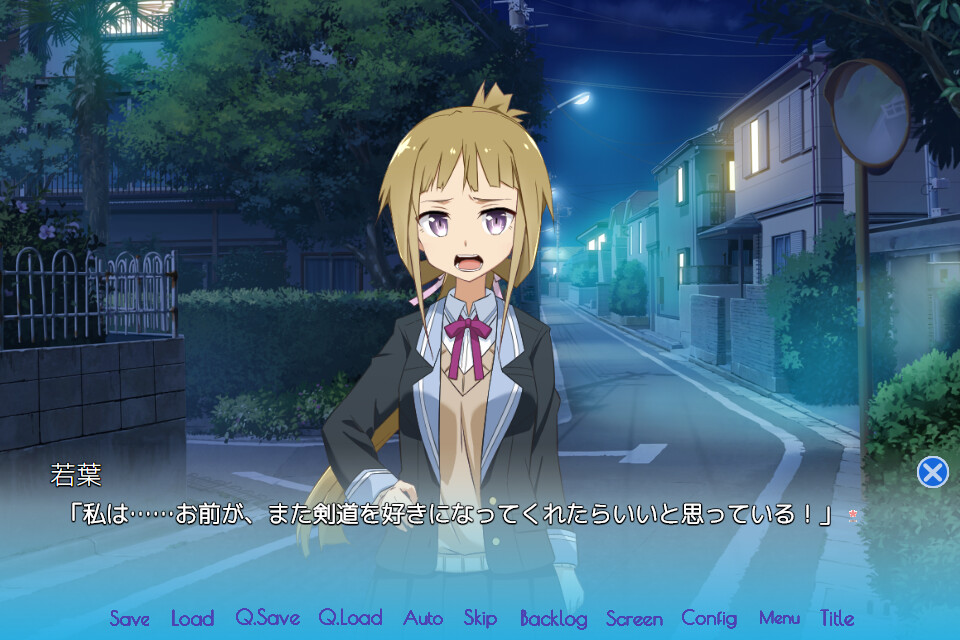Enable Auto text advance
The image size is (960, 640).
pos(423,618)
